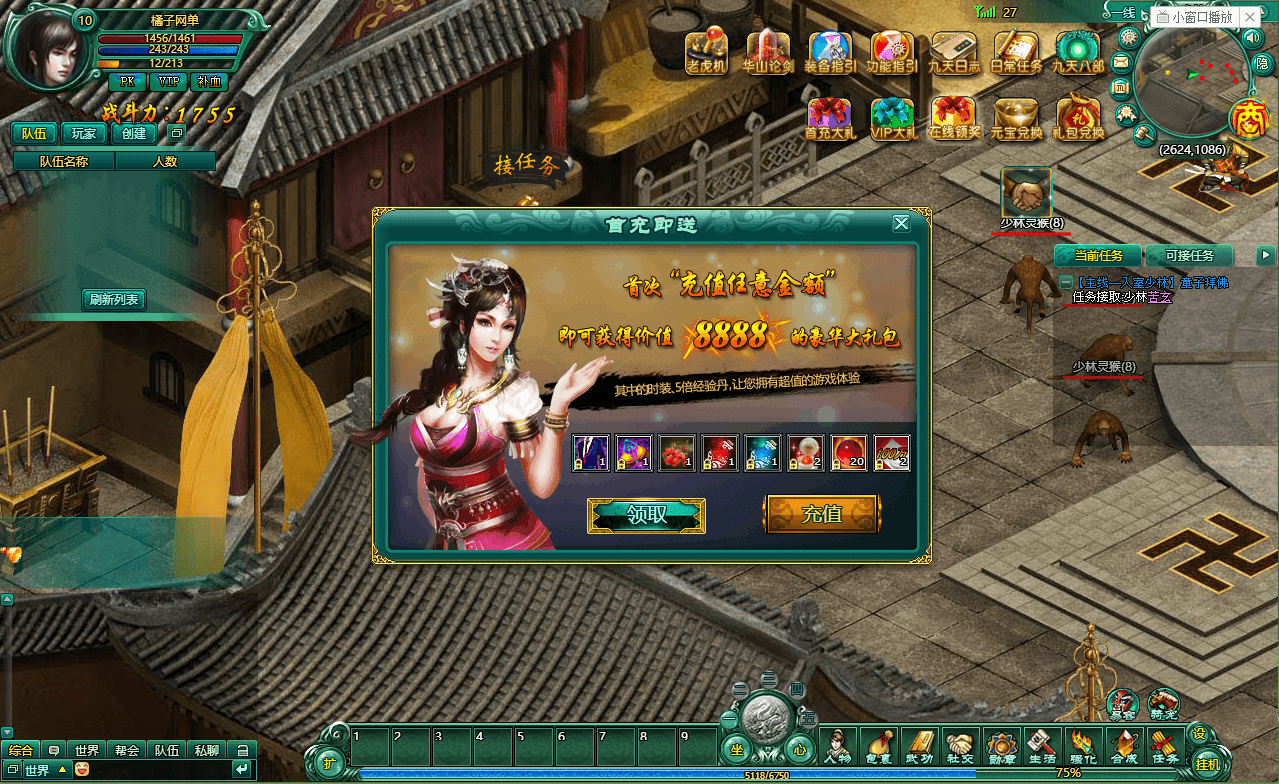This screenshot has width=1279, height=784.
Task: Open the 在线领奖 online reward gift
Action: (954, 118)
